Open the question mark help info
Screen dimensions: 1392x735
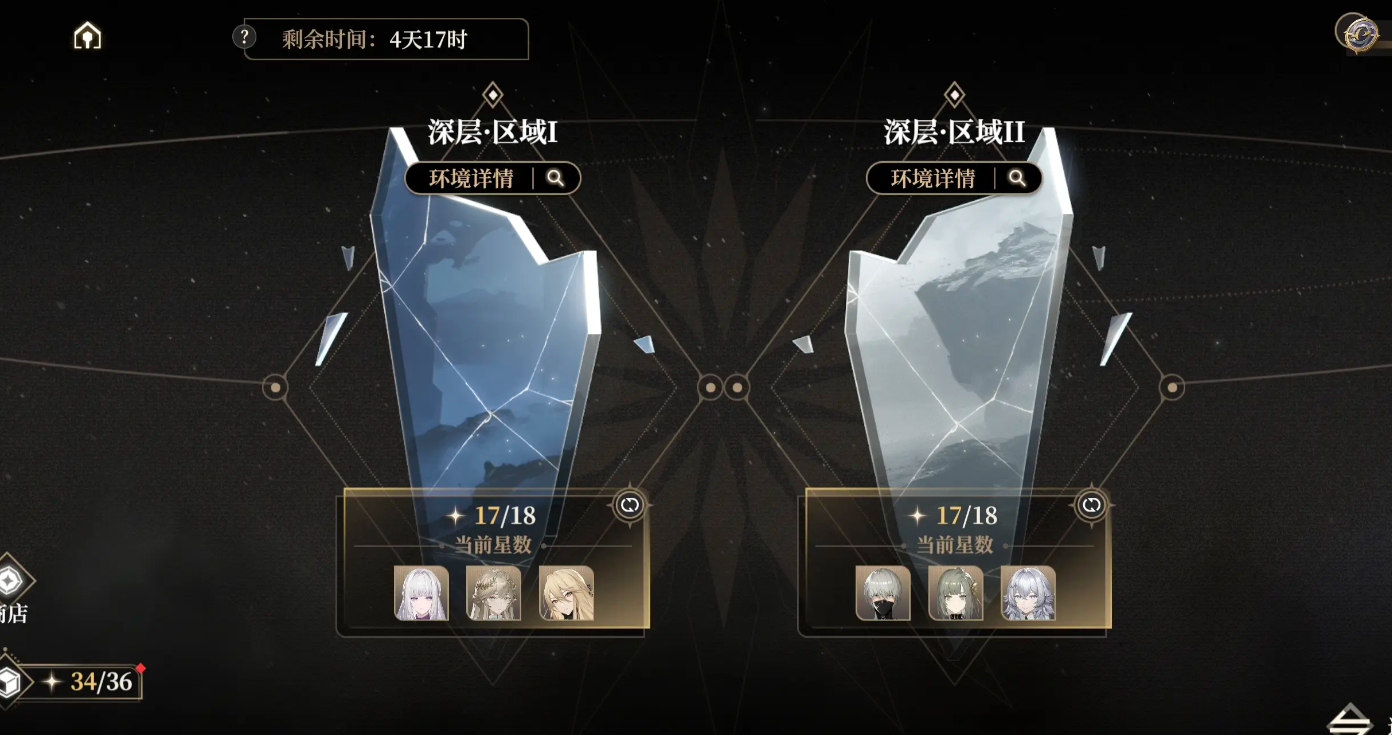click(244, 37)
